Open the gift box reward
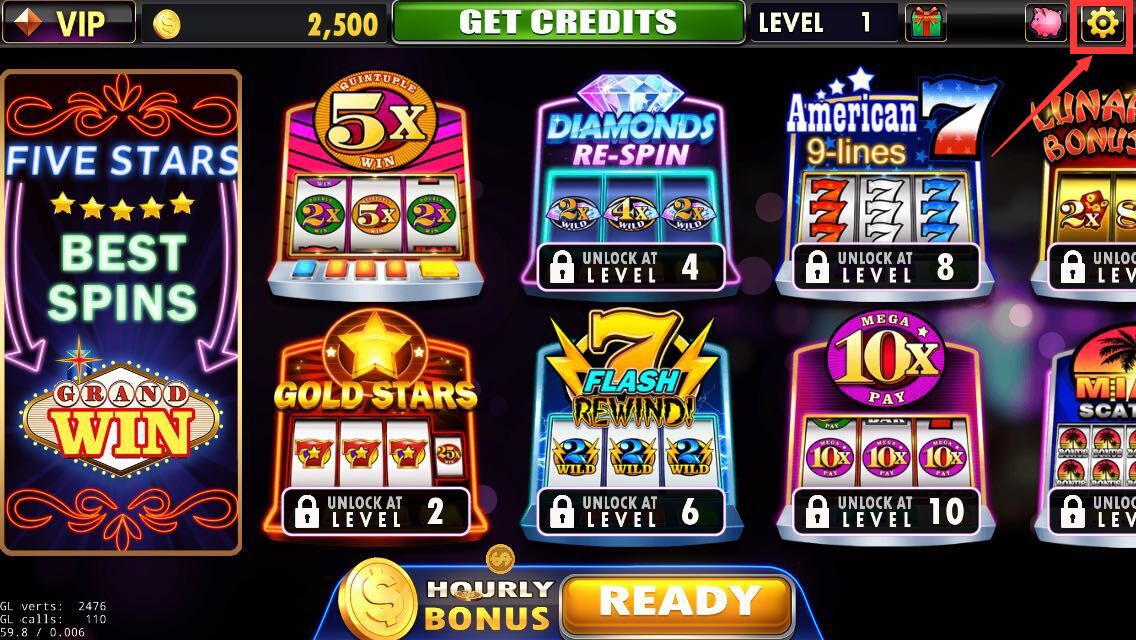The width and height of the screenshot is (1136, 640). point(925,22)
